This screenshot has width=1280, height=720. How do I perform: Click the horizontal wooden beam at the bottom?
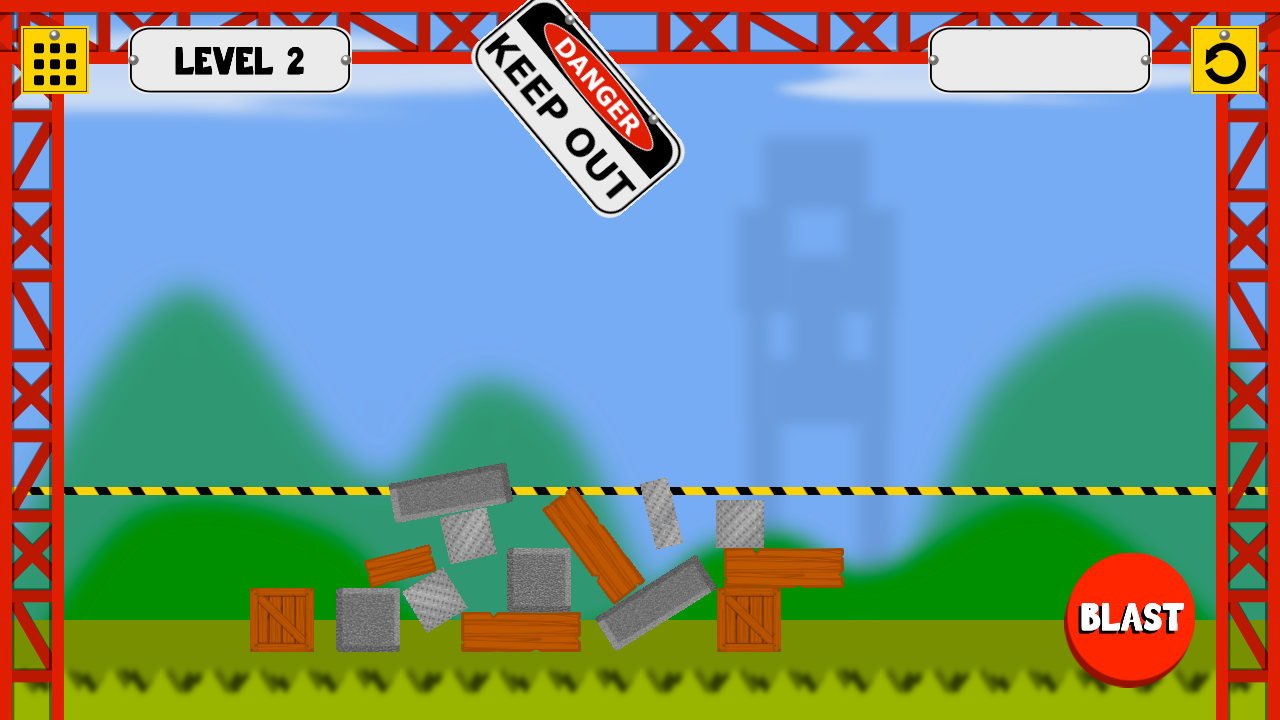tap(520, 630)
